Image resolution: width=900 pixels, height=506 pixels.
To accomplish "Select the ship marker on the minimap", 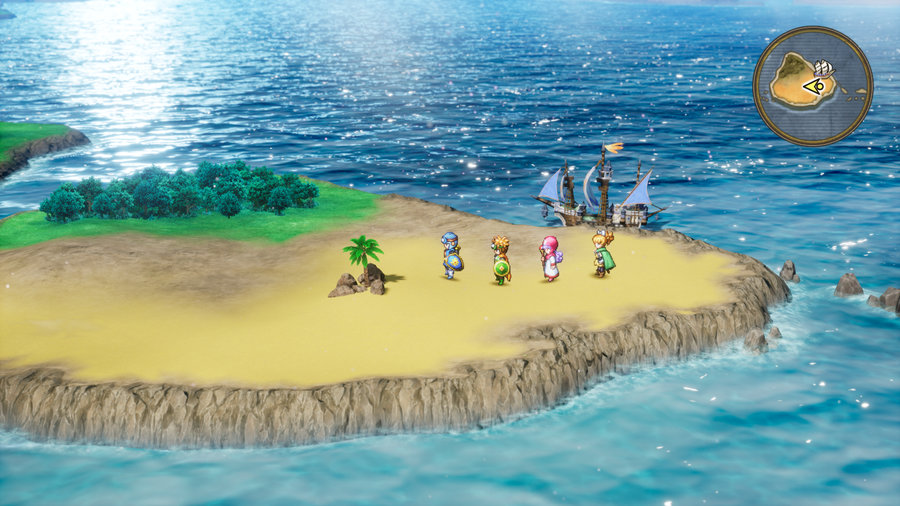I will pyautogui.click(x=824, y=69).
